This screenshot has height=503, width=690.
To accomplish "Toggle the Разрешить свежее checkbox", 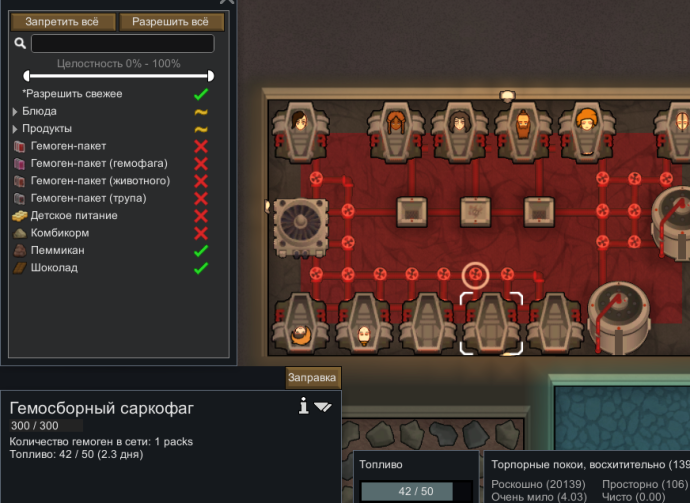I will [x=201, y=94].
